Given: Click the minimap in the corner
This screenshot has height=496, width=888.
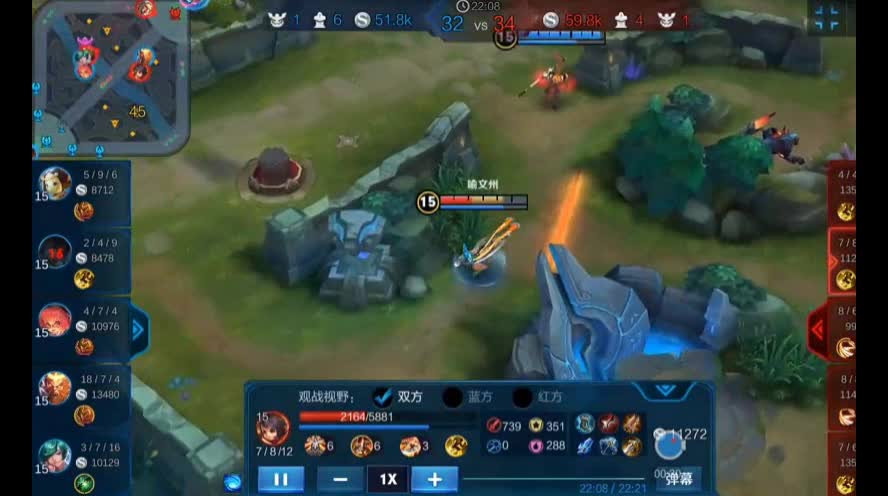Looking at the screenshot, I should (111, 78).
